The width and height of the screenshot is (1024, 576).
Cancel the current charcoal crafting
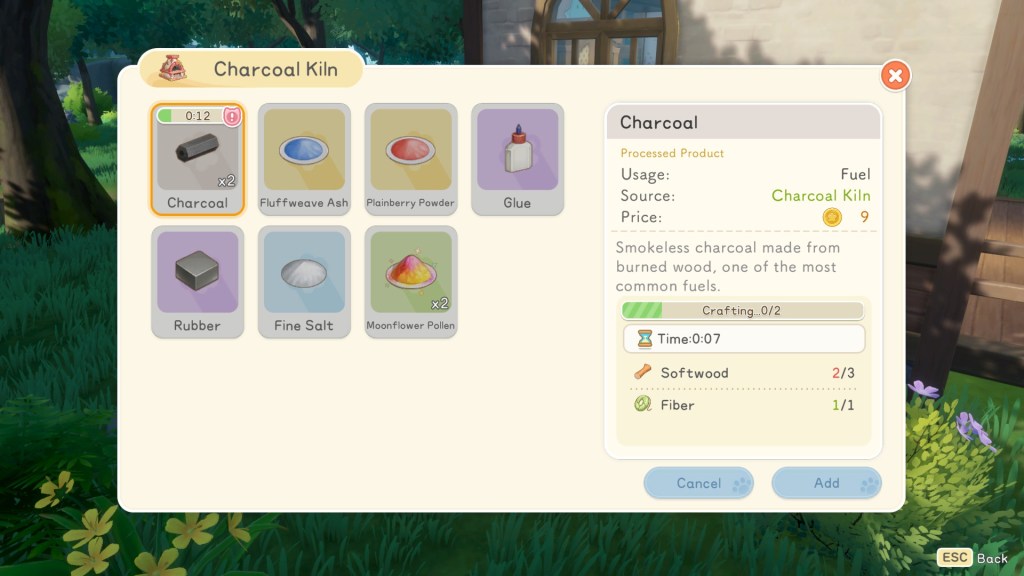click(x=698, y=483)
